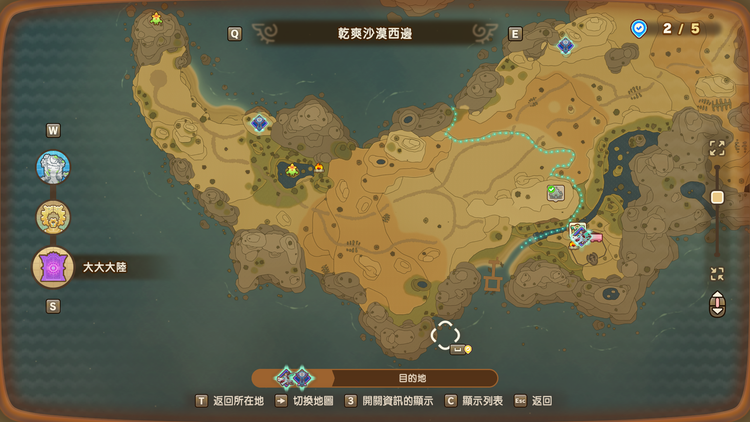
Task: Click the expand-arrows zoom icon above the slider
Action: (717, 148)
